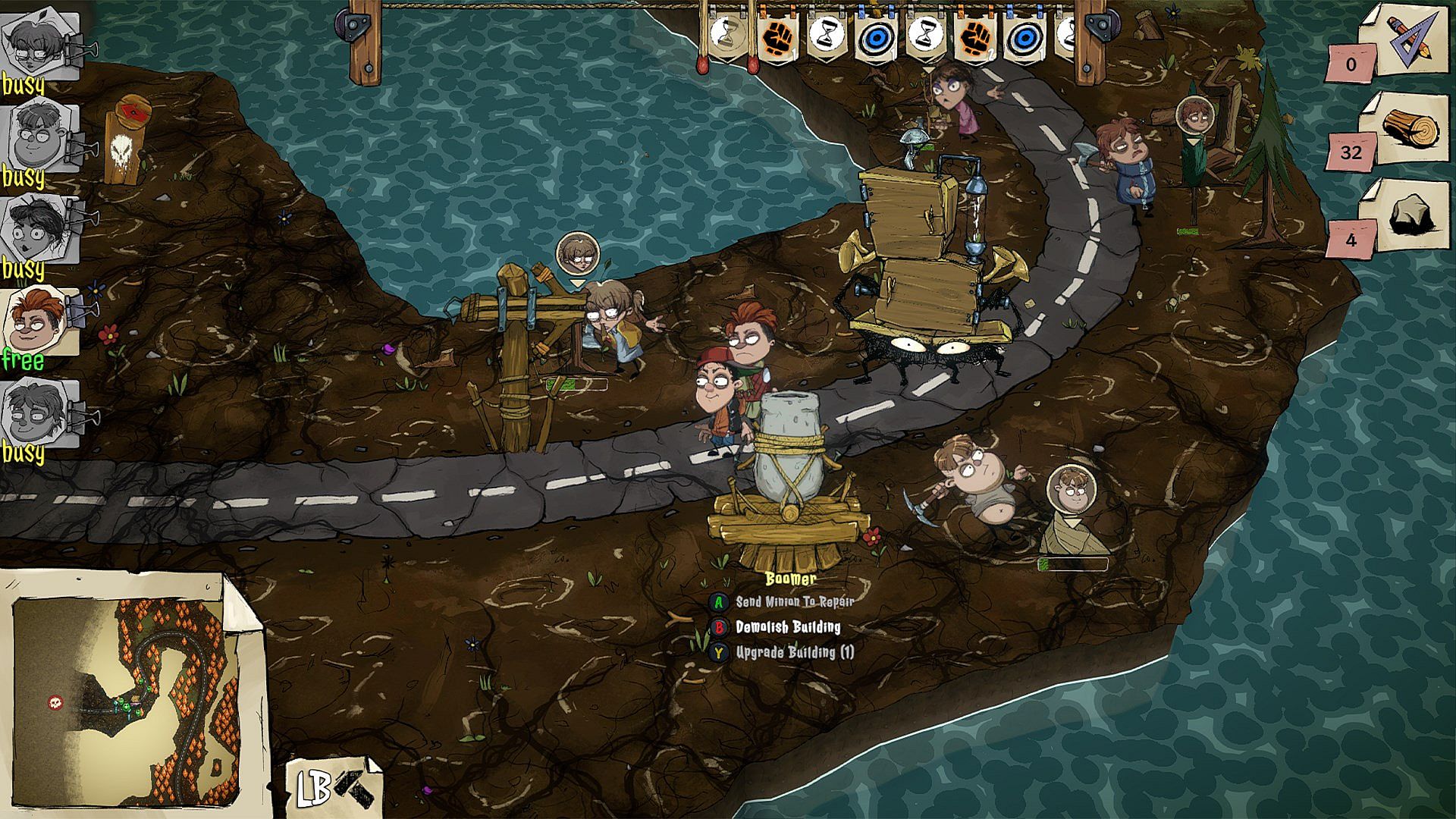Choose Demolish Building option
Image resolution: width=1456 pixels, height=819 pixels.
(787, 627)
